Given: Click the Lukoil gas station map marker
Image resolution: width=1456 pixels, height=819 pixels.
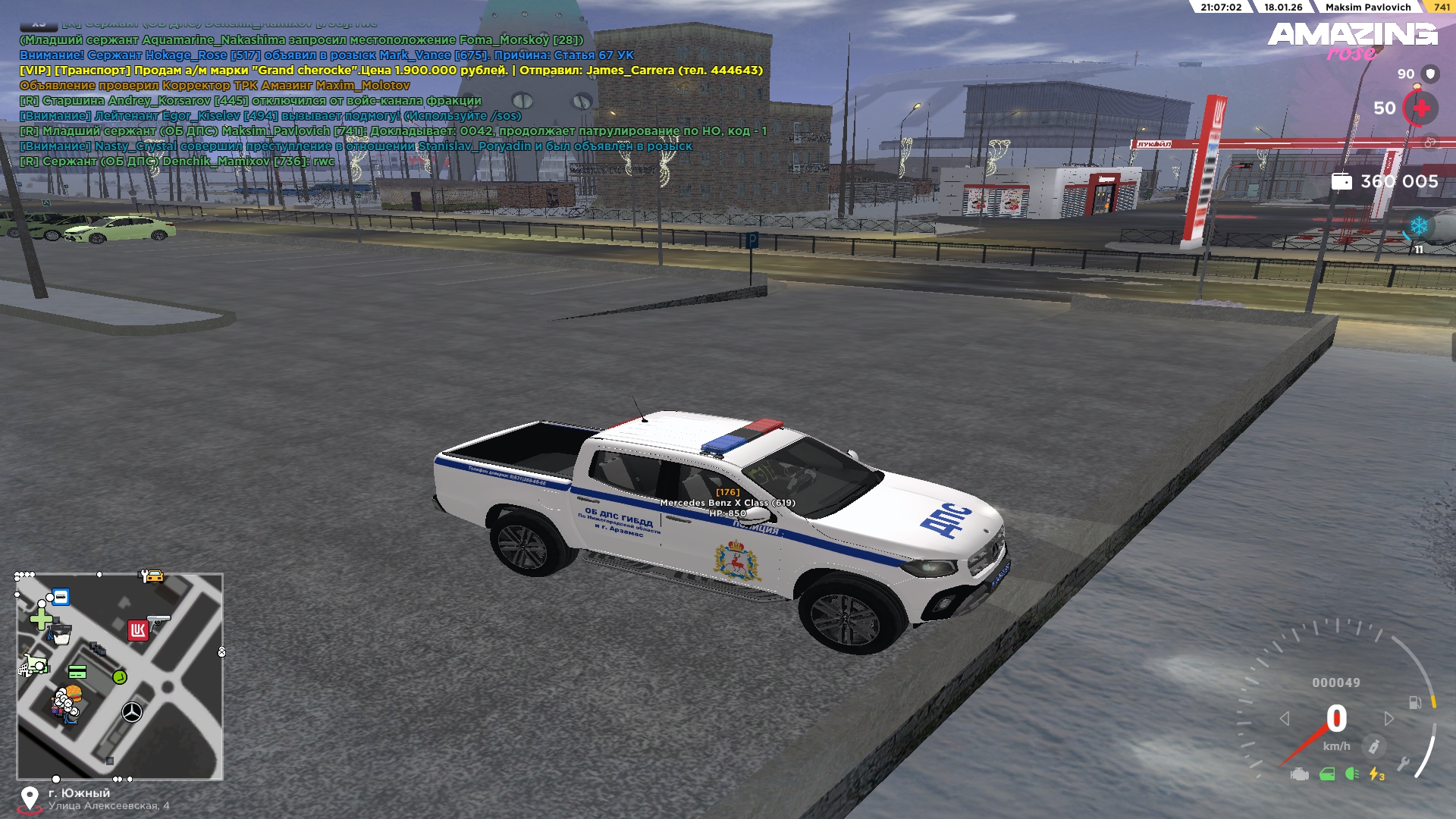Looking at the screenshot, I should click(137, 630).
